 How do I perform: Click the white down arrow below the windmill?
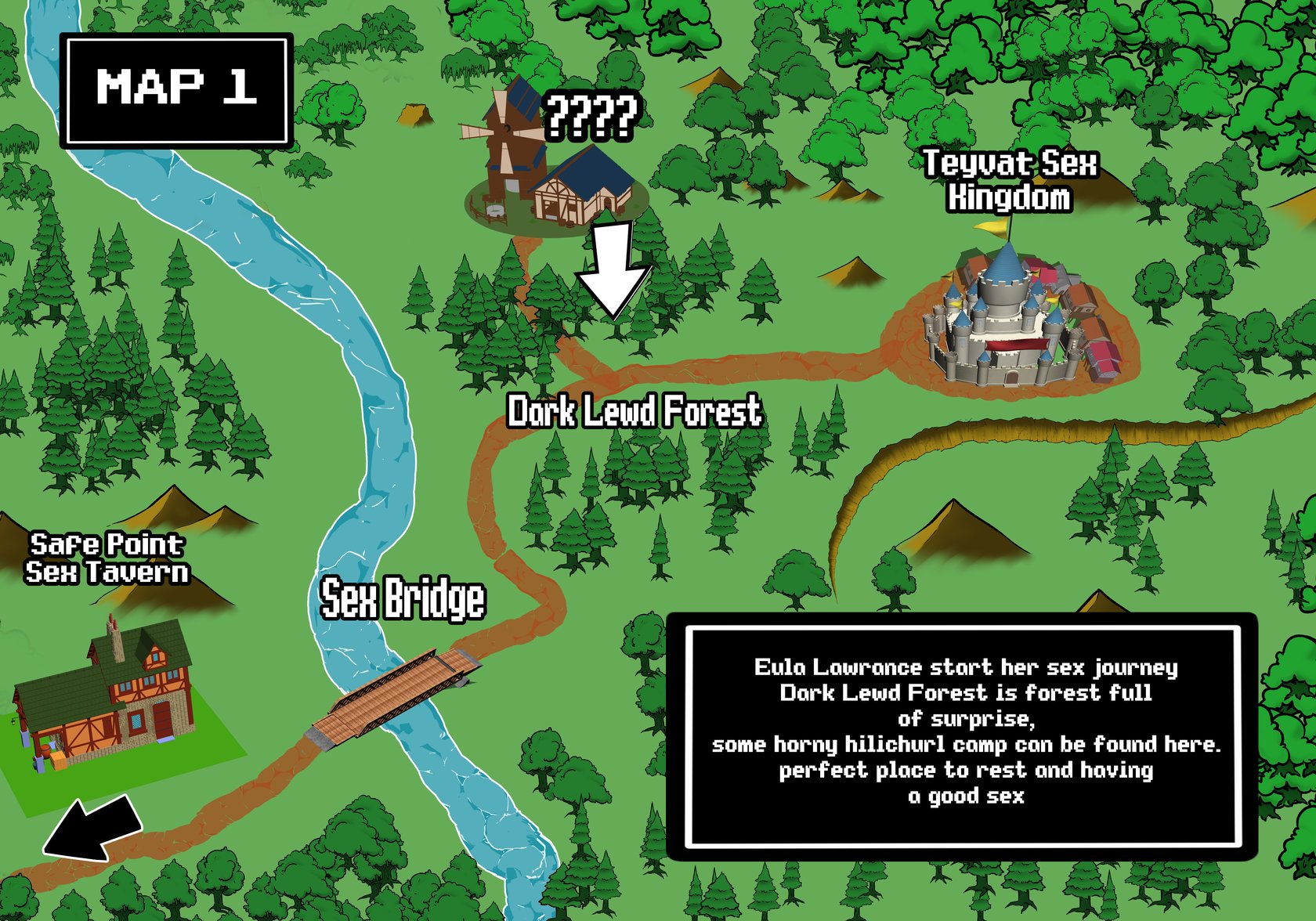[613, 268]
